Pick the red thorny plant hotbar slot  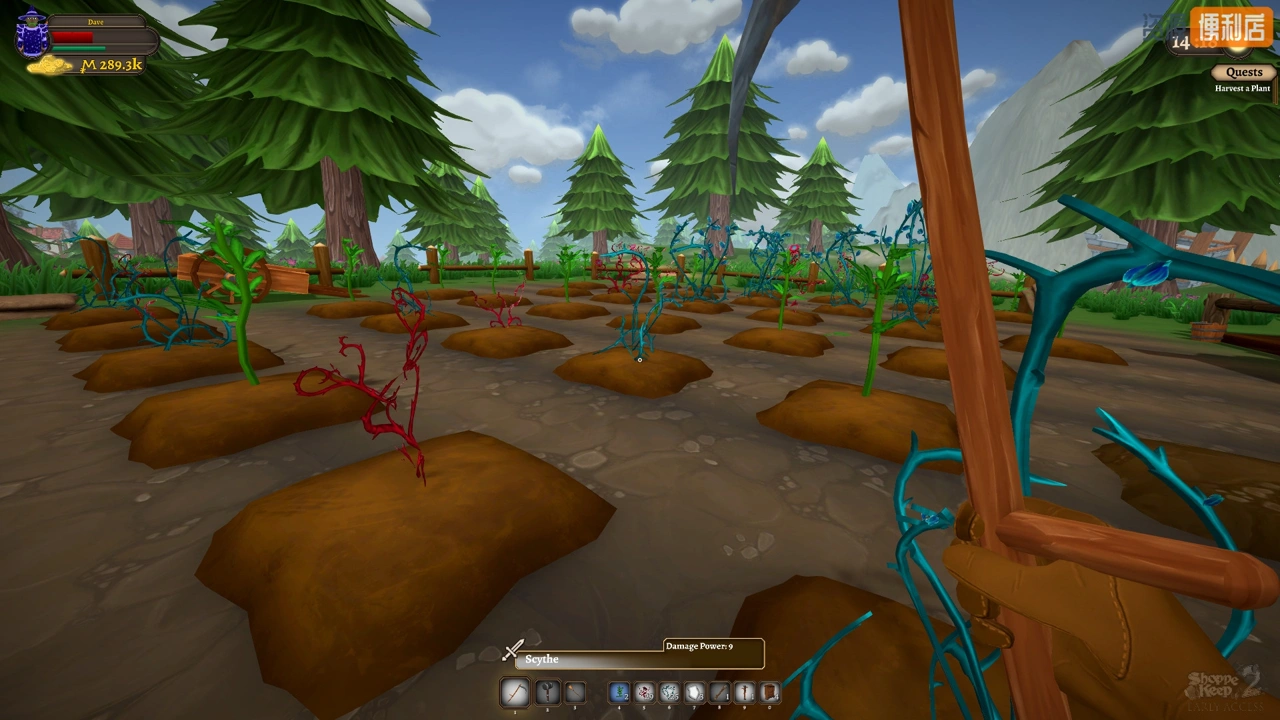tap(645, 692)
